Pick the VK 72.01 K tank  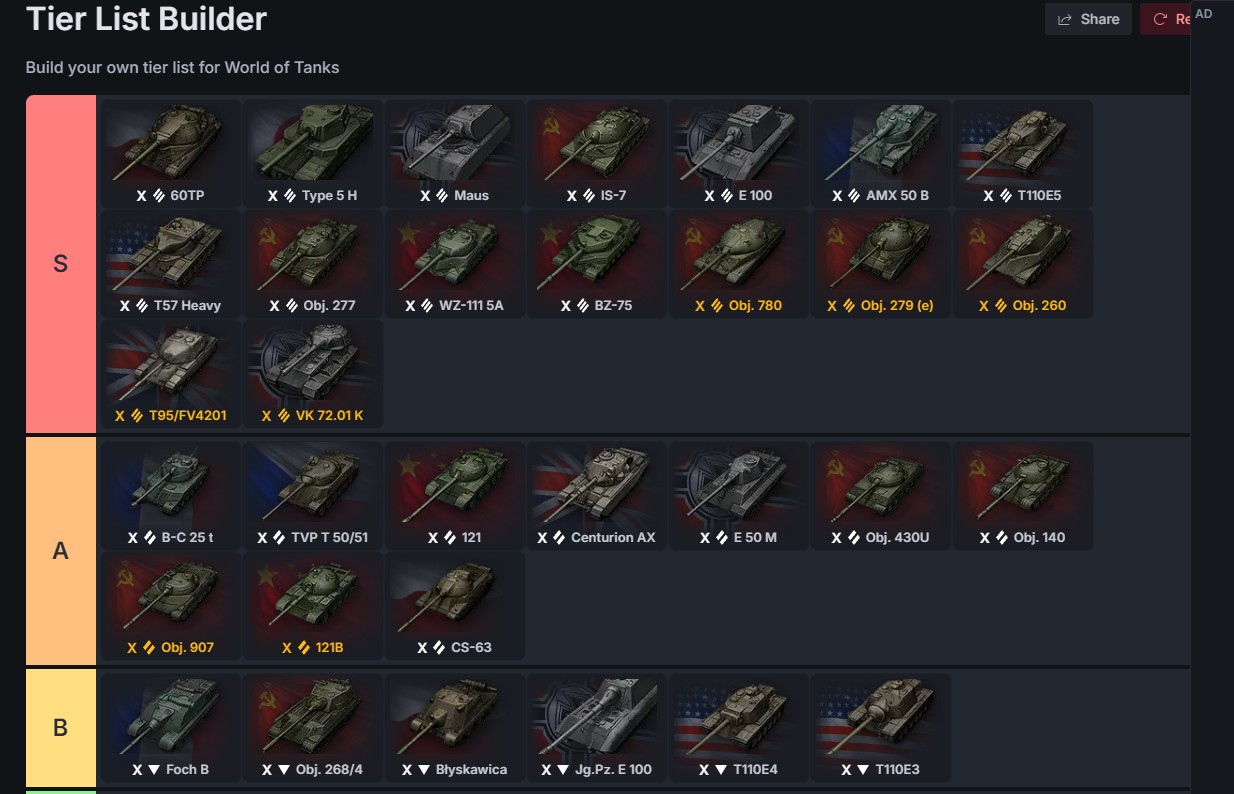point(313,373)
